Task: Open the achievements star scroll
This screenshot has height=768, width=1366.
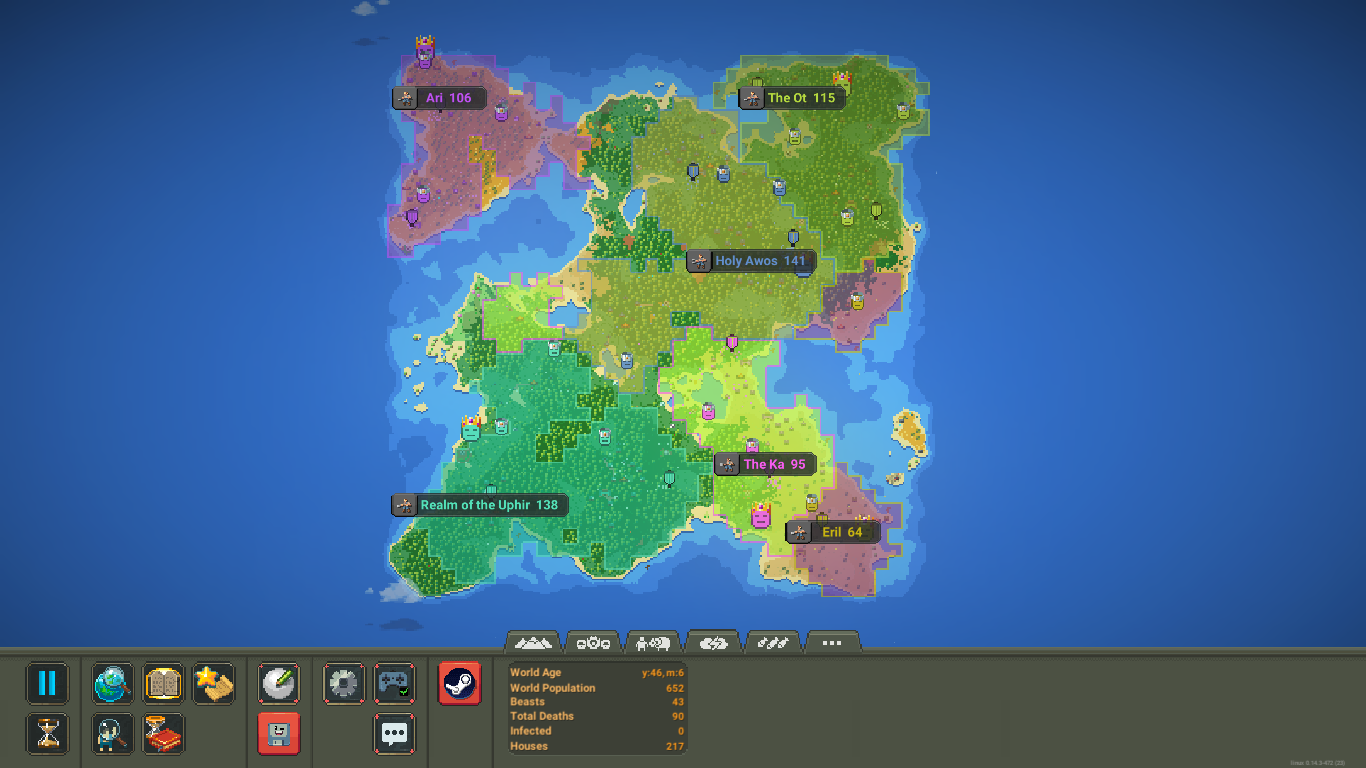Action: 213,683
